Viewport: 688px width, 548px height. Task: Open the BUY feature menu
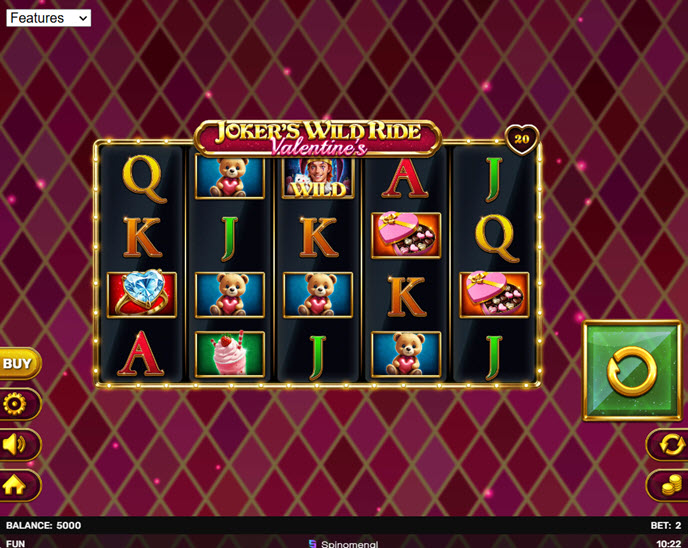point(18,364)
